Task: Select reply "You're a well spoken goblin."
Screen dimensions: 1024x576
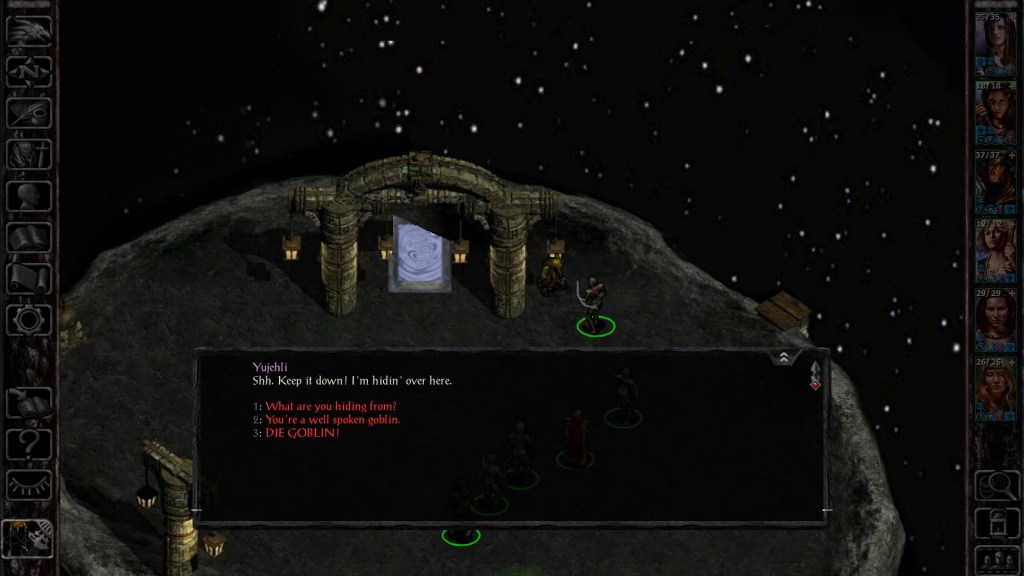Action: tap(332, 420)
